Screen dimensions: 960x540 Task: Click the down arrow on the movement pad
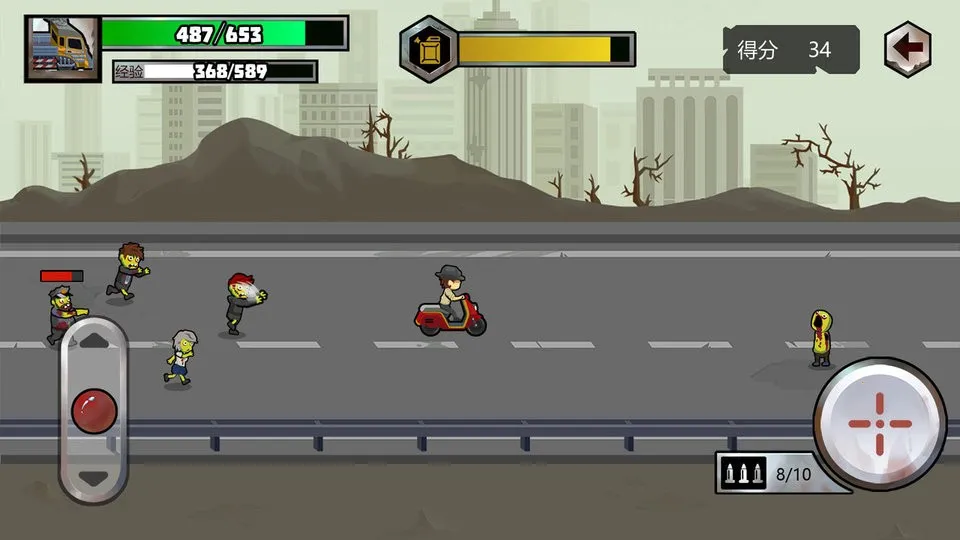pyautogui.click(x=93, y=478)
